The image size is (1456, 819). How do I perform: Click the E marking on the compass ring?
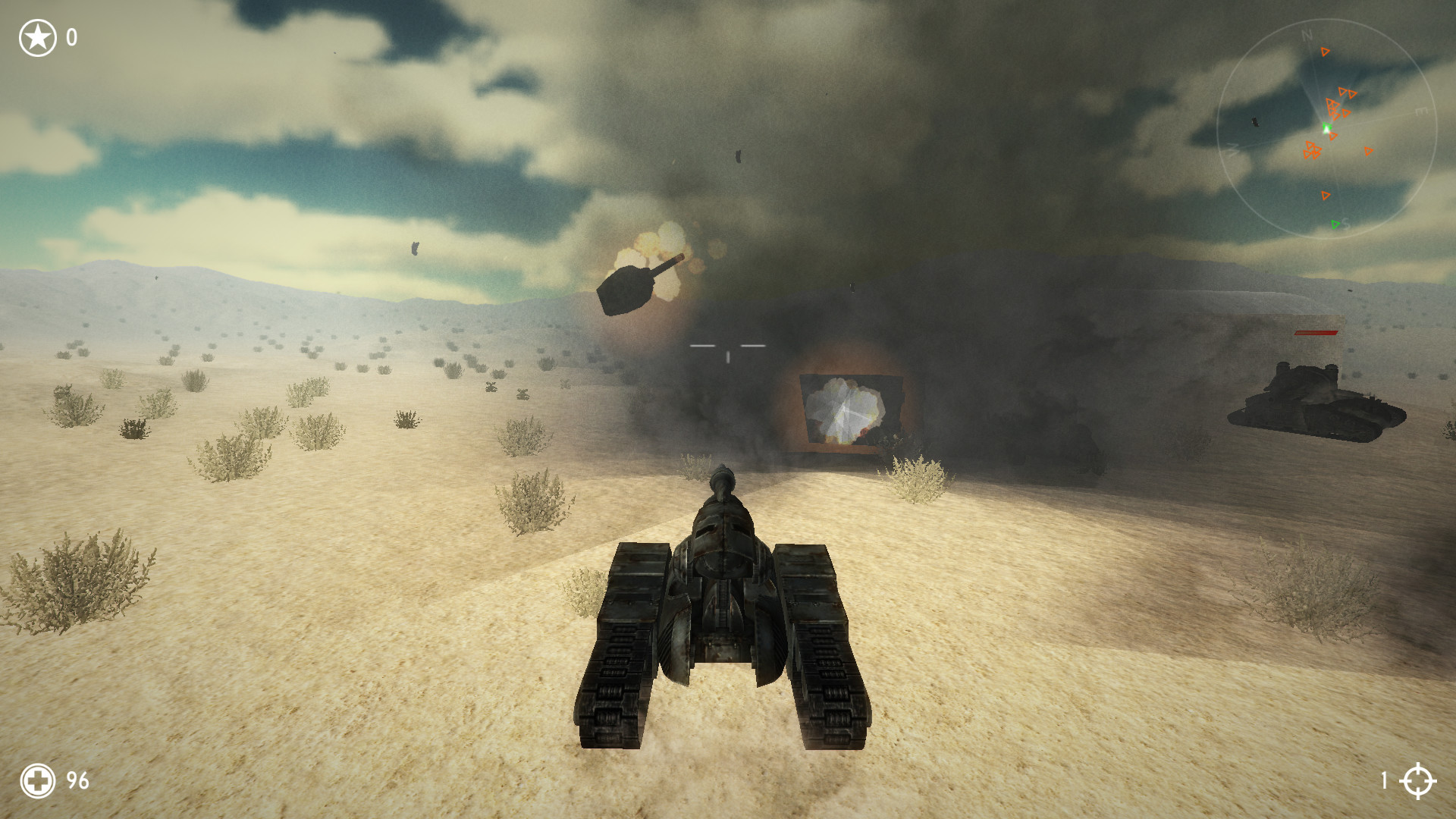[1420, 111]
